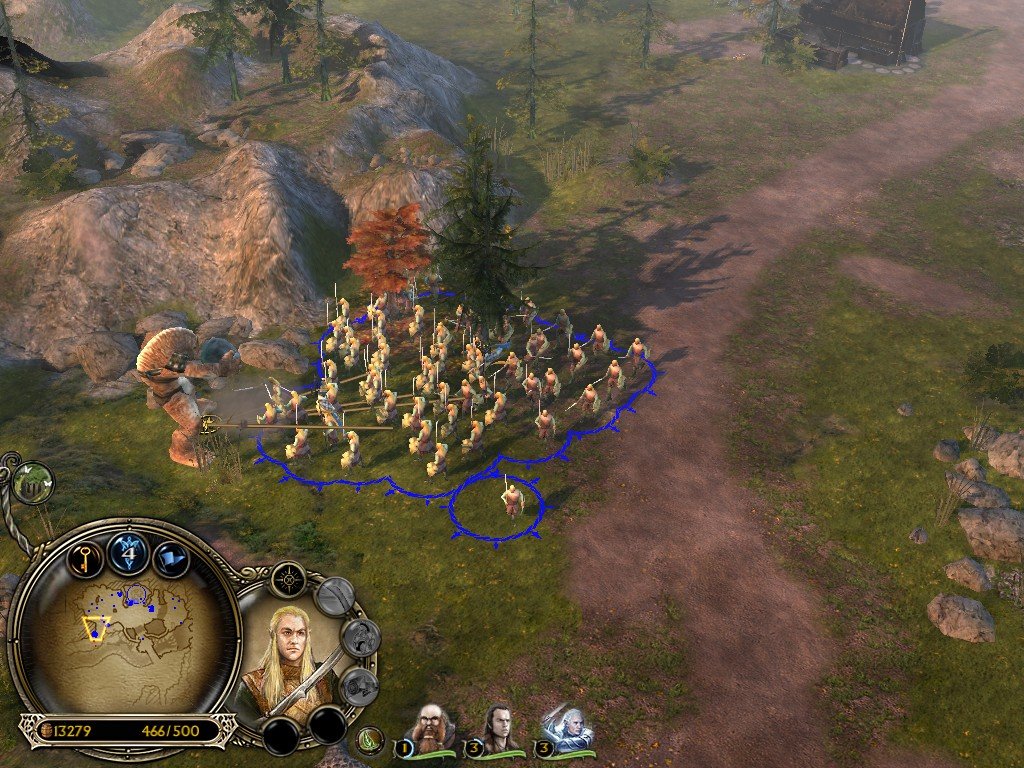The width and height of the screenshot is (1024, 768).
Task: Open the spellbook powers button showing 4
Action: point(129,552)
